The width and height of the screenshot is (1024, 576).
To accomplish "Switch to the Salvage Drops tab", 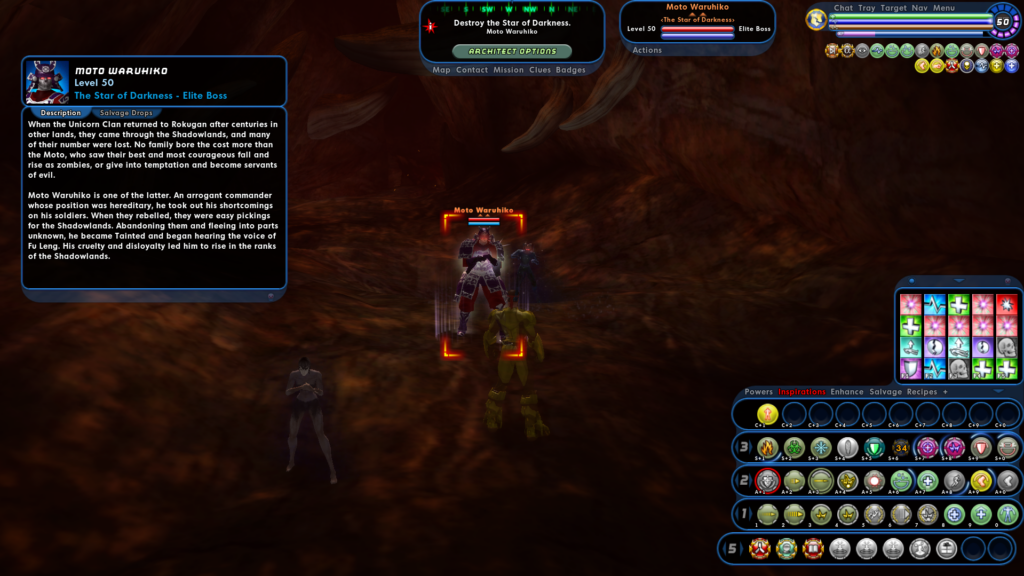I will pos(126,113).
